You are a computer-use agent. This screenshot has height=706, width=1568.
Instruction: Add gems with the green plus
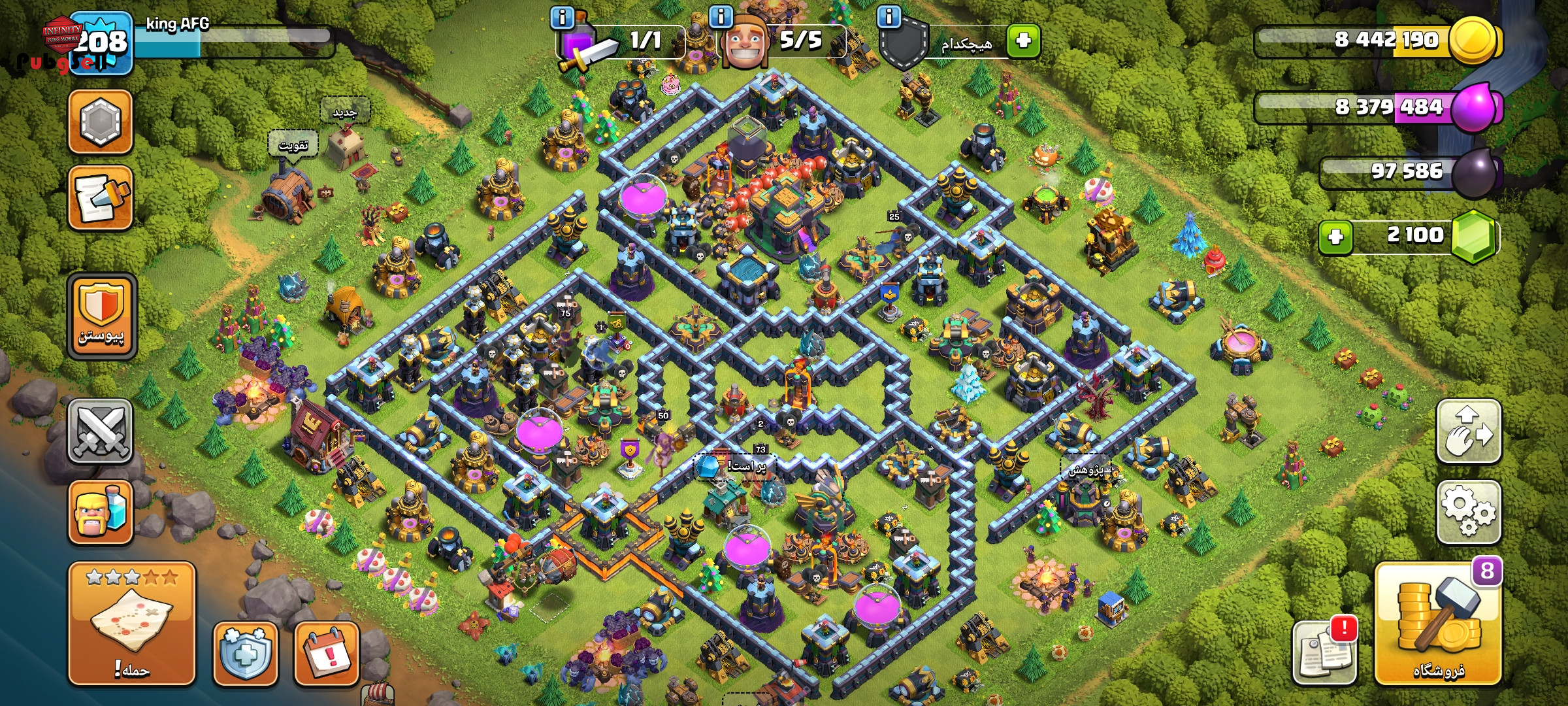(1335, 237)
